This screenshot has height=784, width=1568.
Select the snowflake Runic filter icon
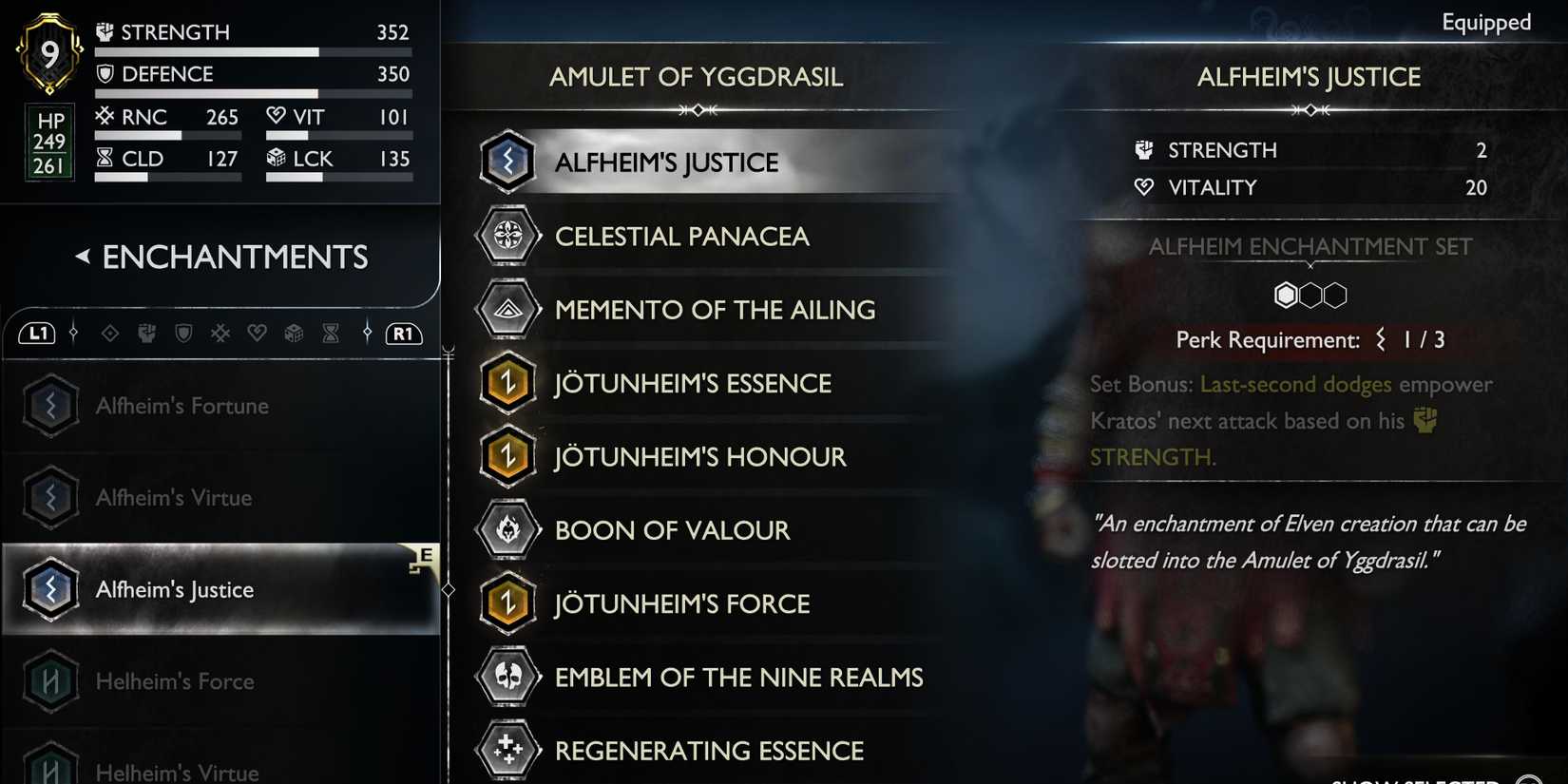click(220, 333)
